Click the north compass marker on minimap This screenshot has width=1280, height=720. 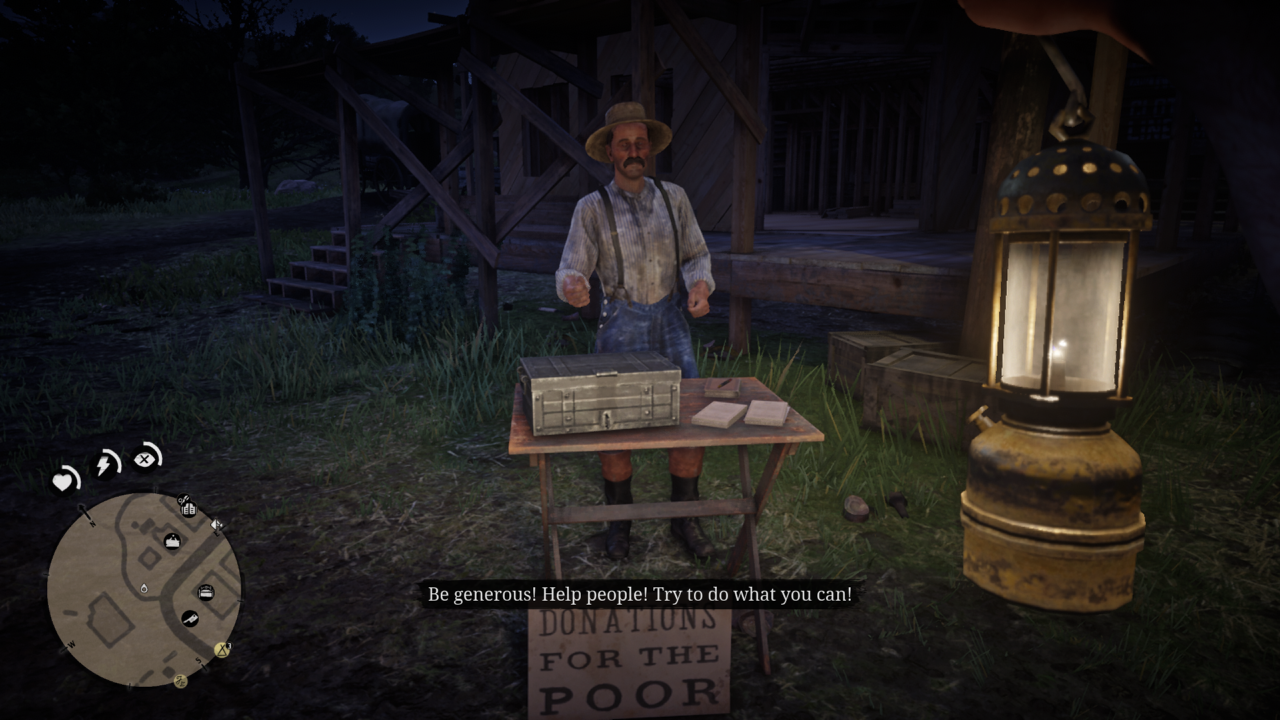pyautogui.click(x=92, y=523)
